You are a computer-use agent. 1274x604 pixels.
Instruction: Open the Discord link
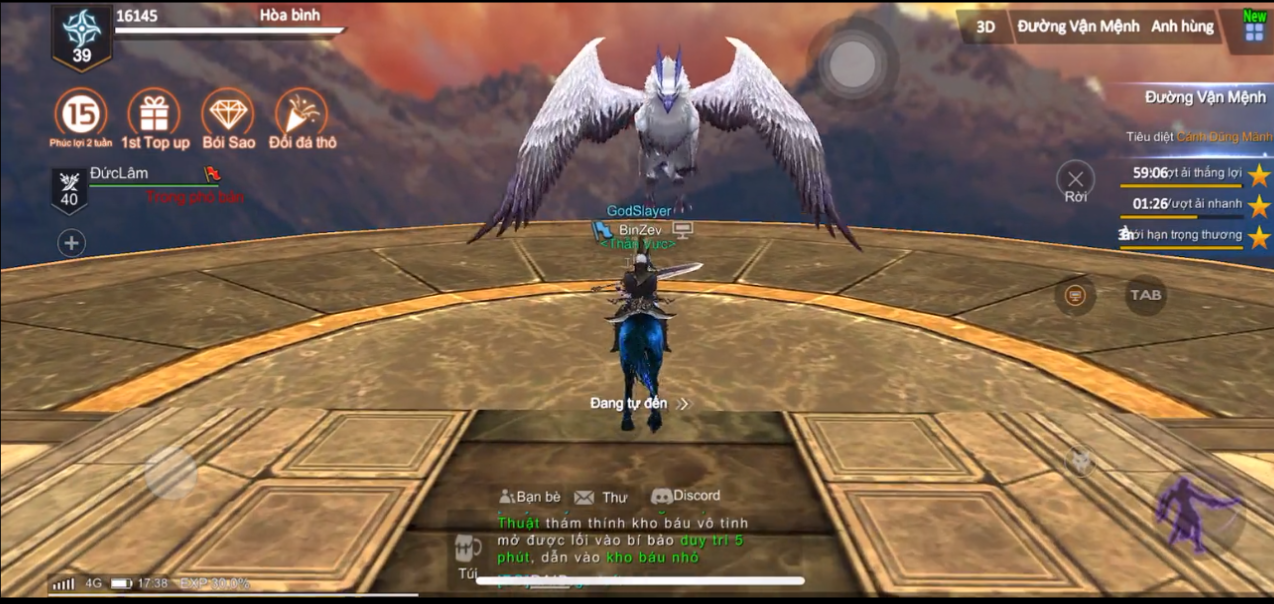pos(685,496)
